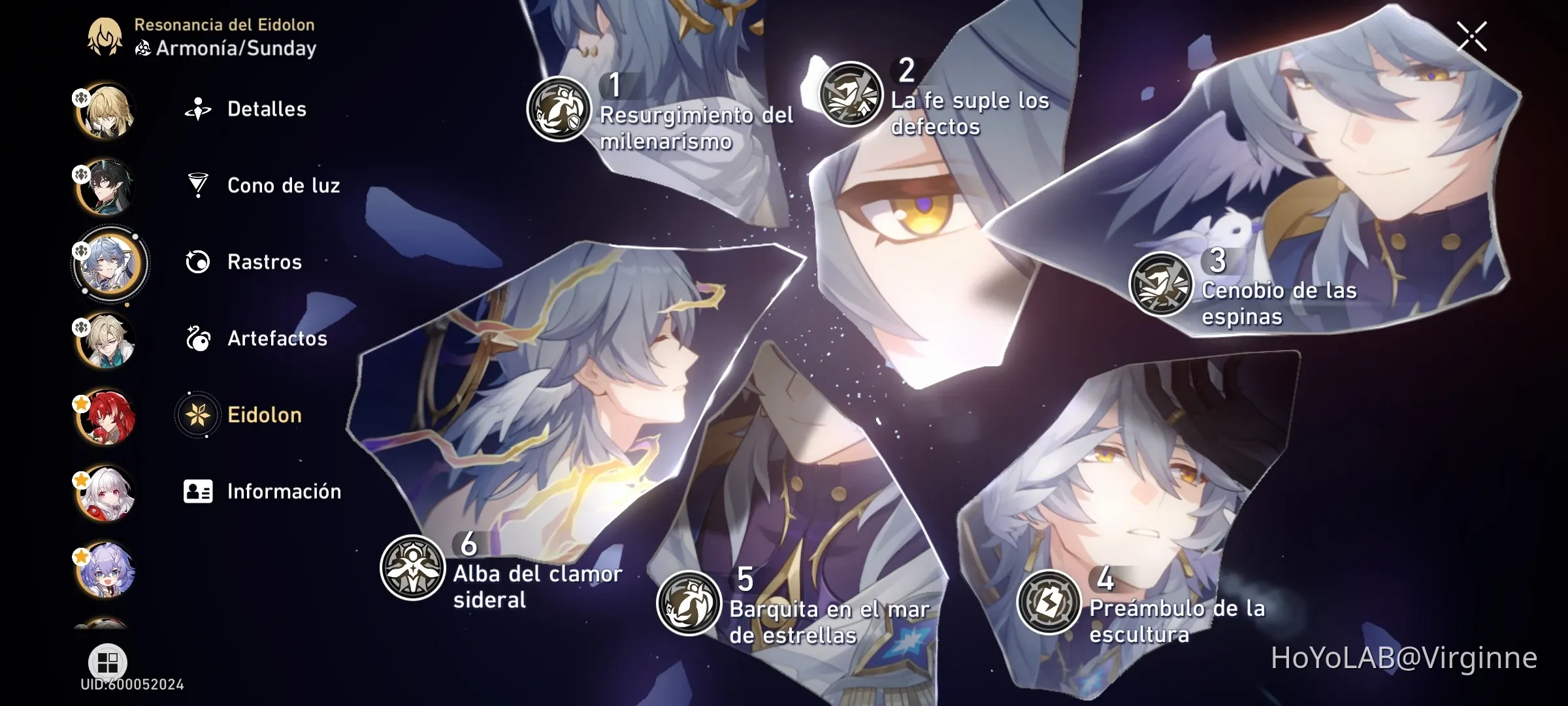
Task: Open the Rastros section
Action: coord(264,262)
